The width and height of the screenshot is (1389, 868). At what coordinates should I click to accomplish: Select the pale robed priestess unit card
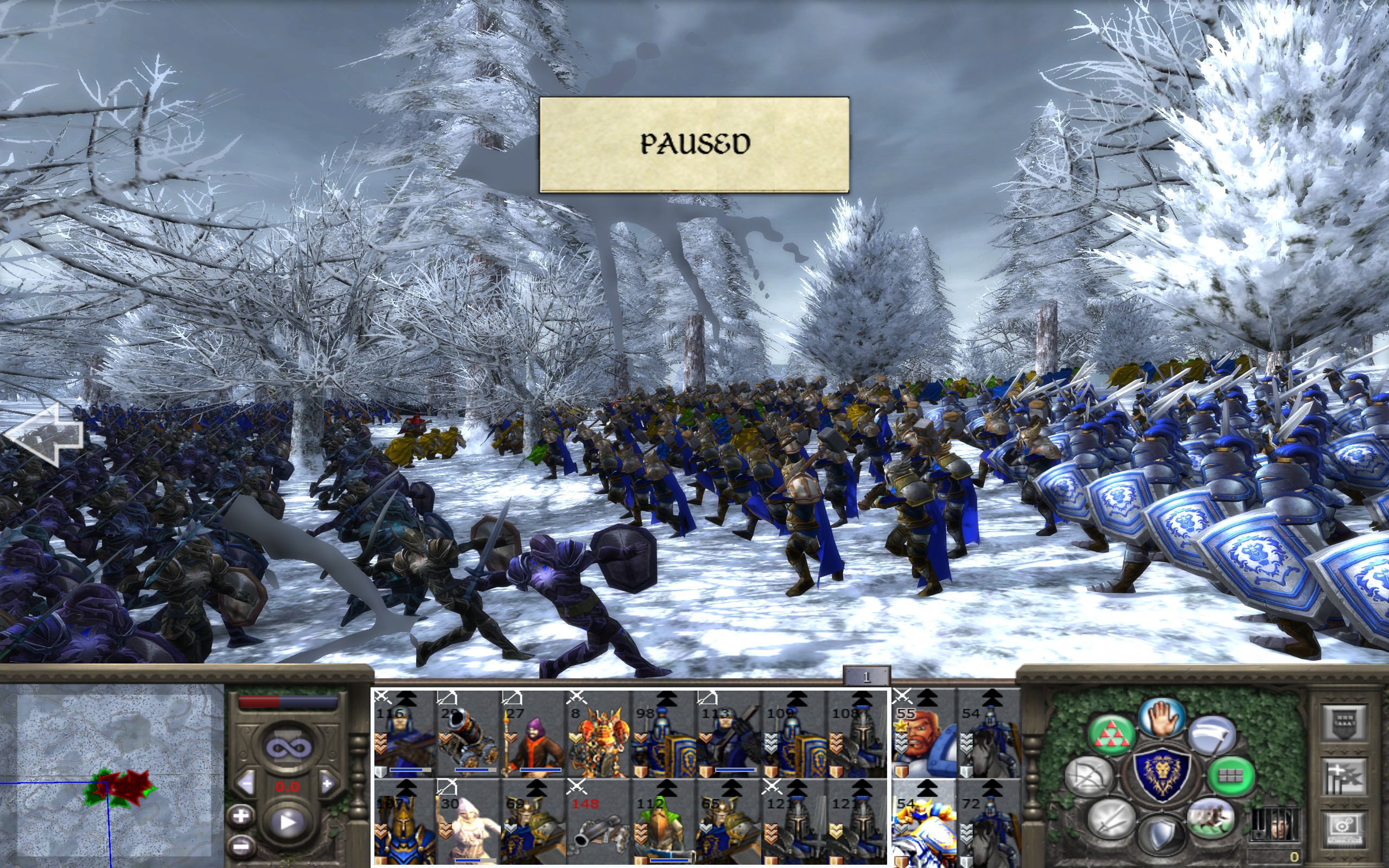tap(467, 822)
